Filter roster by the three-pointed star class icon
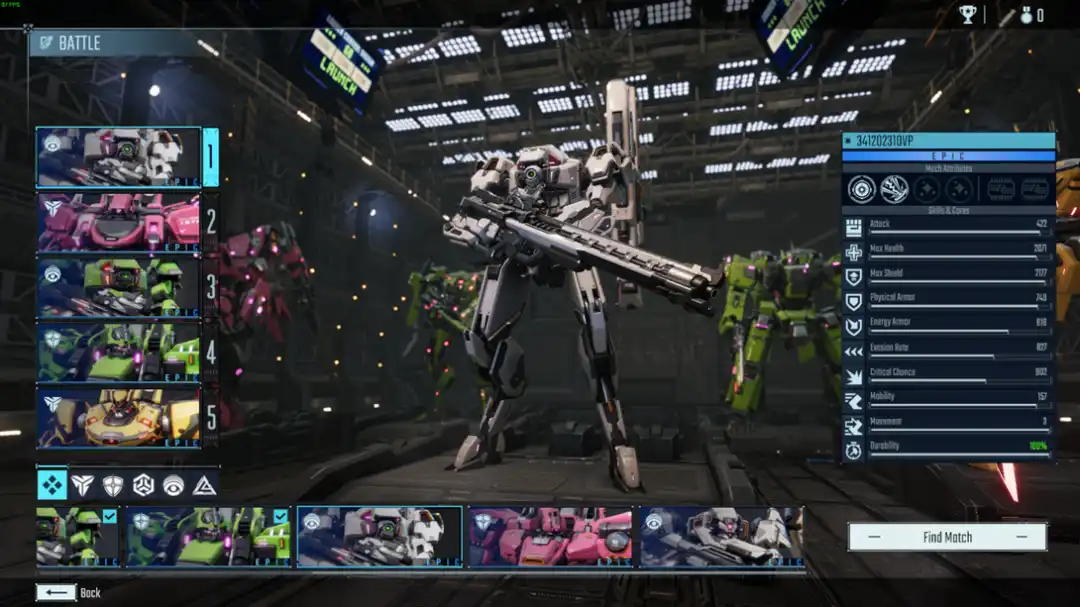 tap(84, 485)
